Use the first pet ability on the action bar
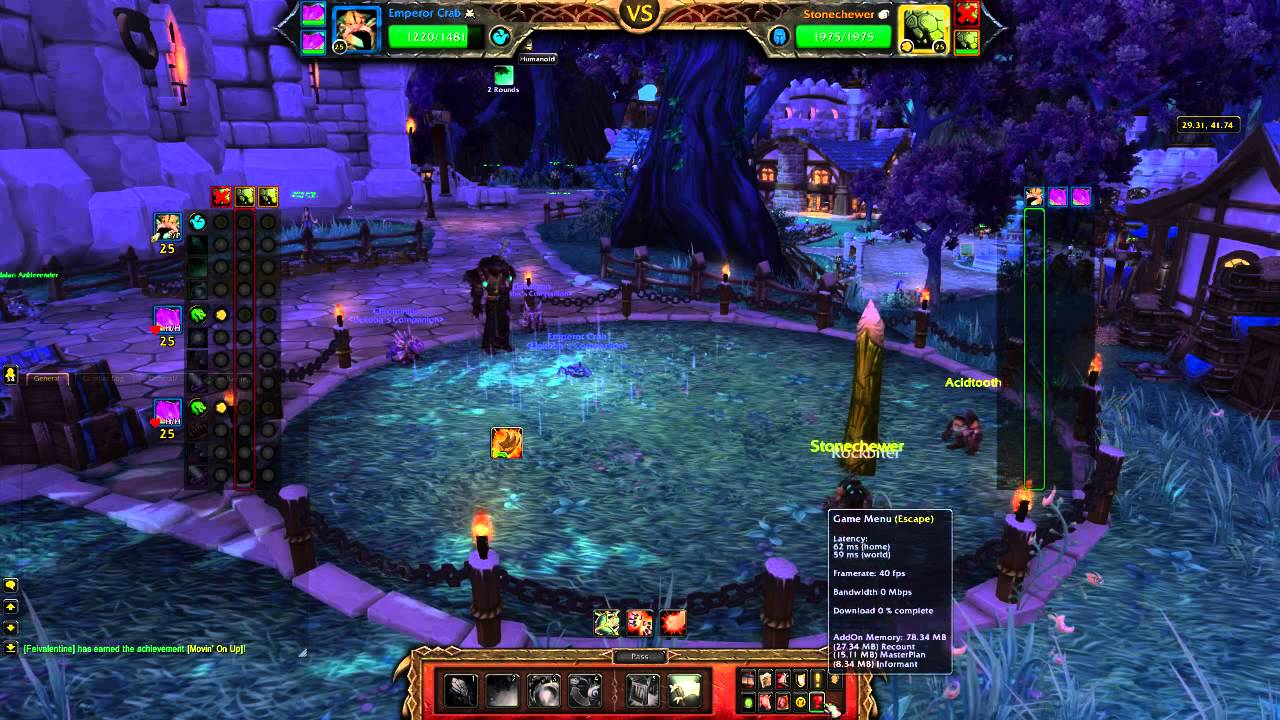Image resolution: width=1280 pixels, height=720 pixels. click(460, 690)
